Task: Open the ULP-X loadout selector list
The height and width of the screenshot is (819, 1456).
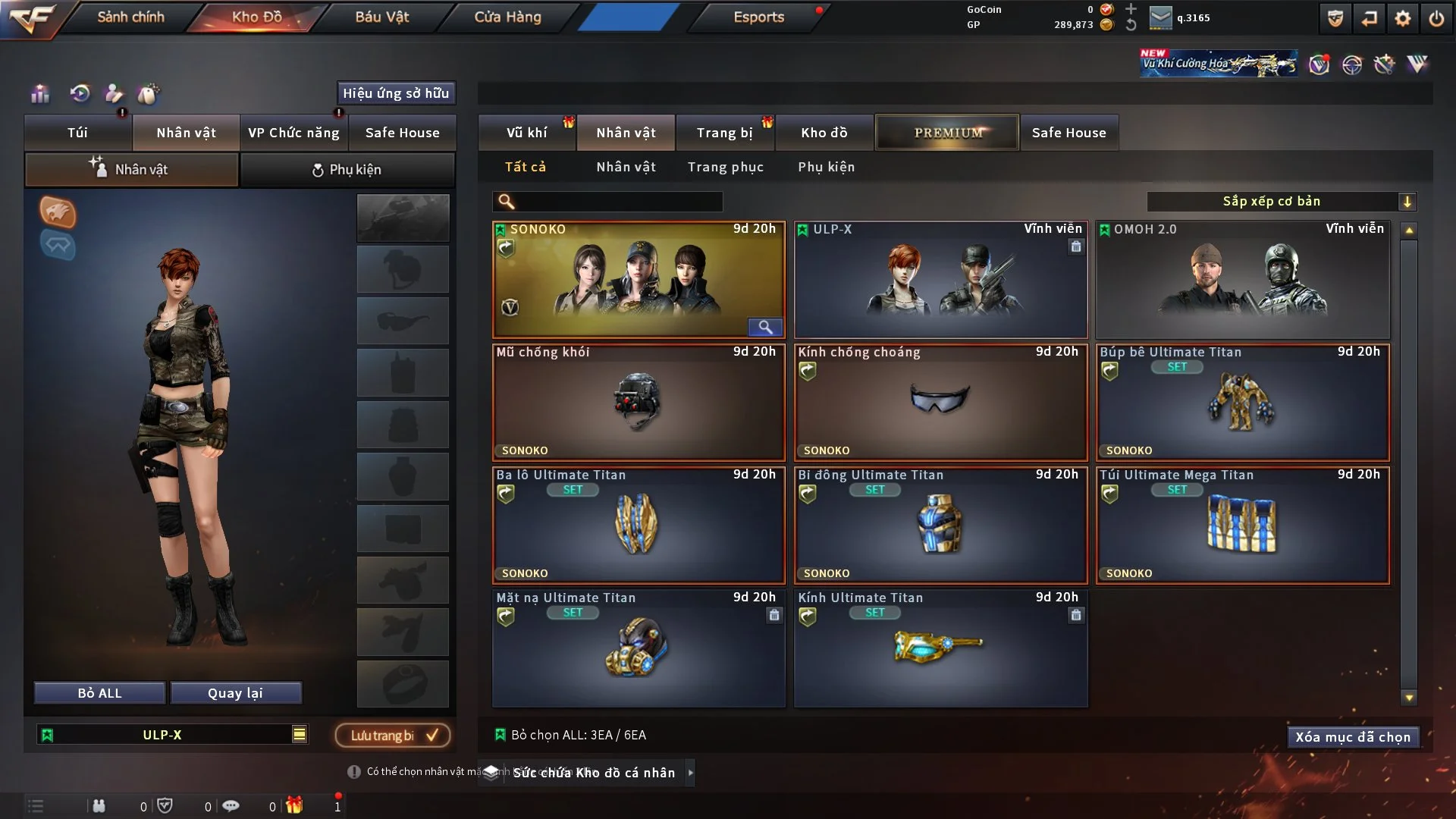Action: coord(171,734)
